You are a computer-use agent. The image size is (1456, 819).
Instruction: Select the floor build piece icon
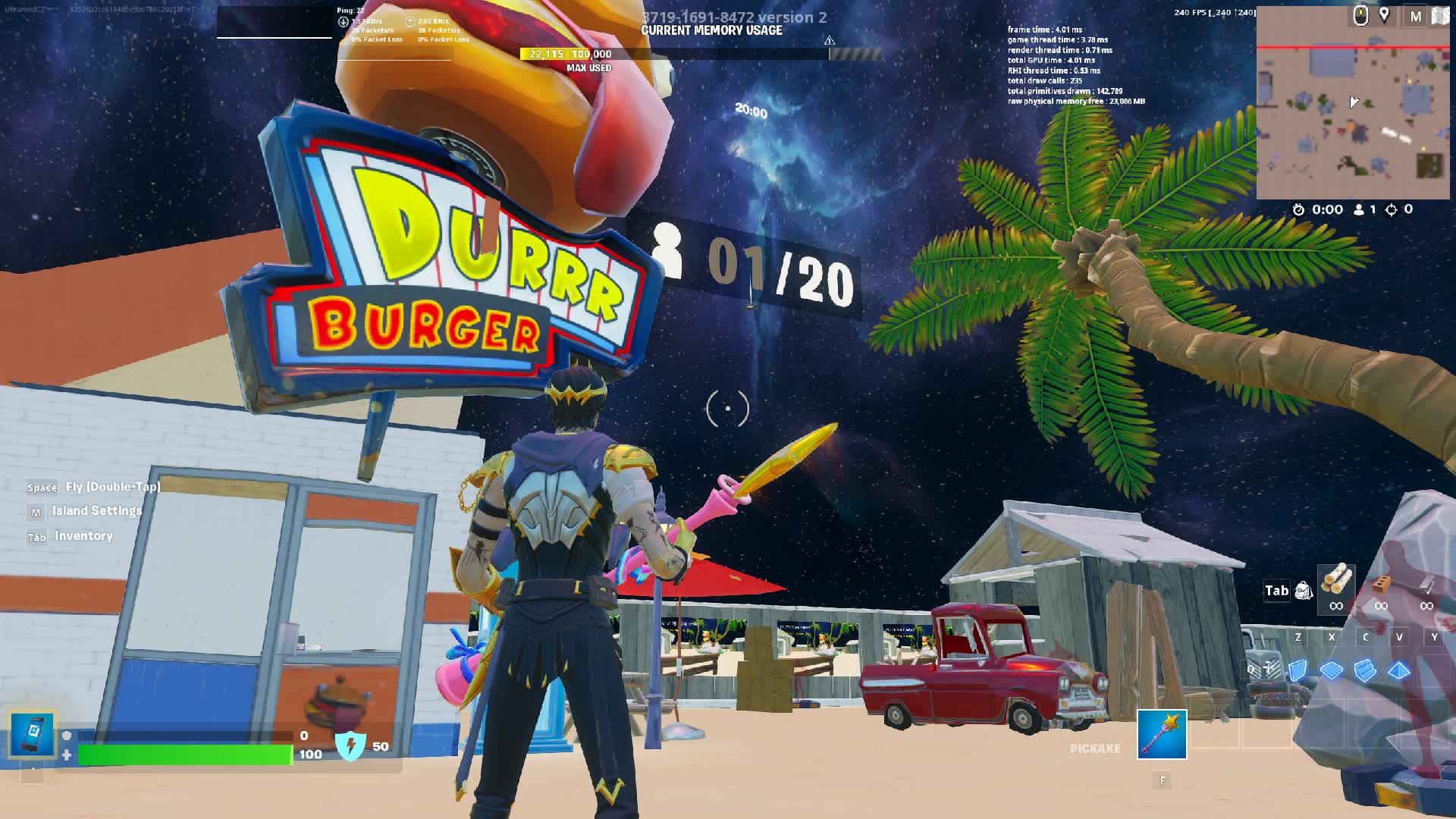coord(1331,669)
